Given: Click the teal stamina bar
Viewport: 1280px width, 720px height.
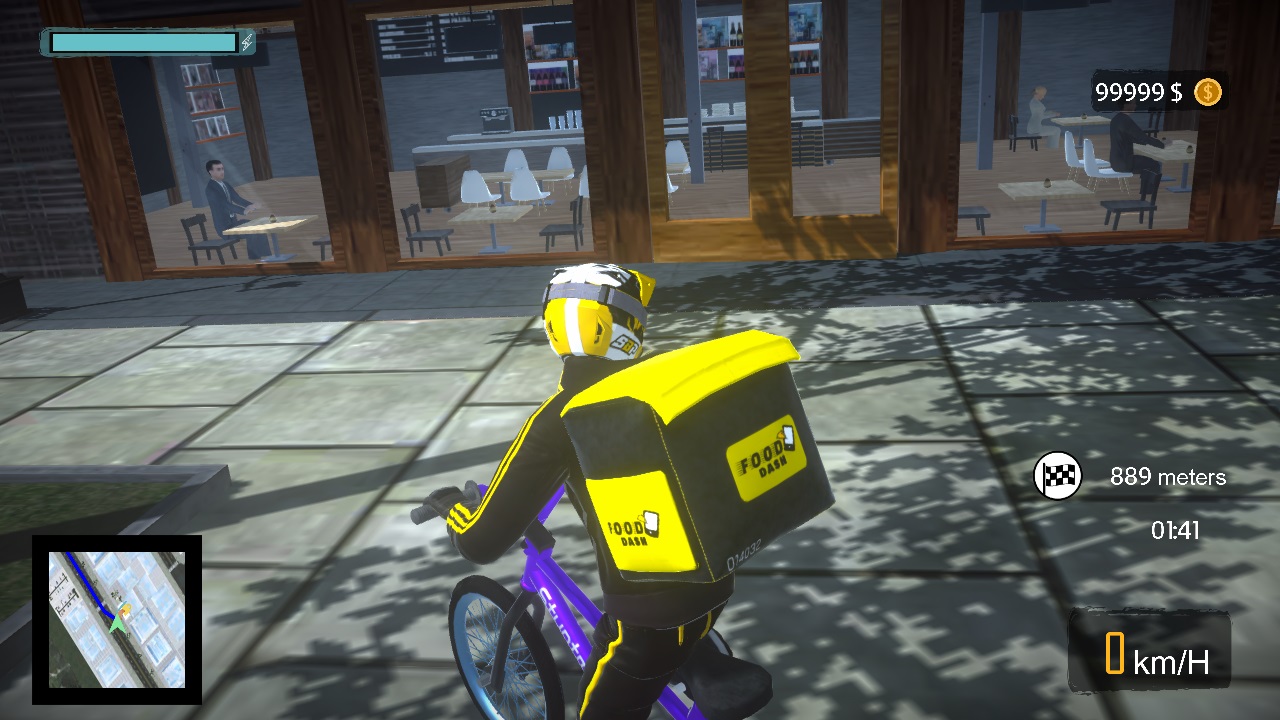Looking at the screenshot, I should [145, 43].
